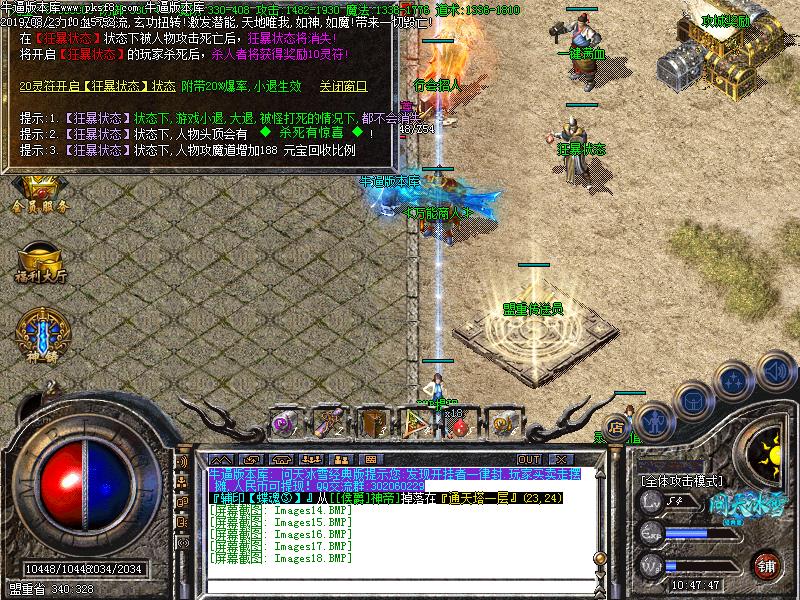Open the bag inventory round button

click(693, 400)
